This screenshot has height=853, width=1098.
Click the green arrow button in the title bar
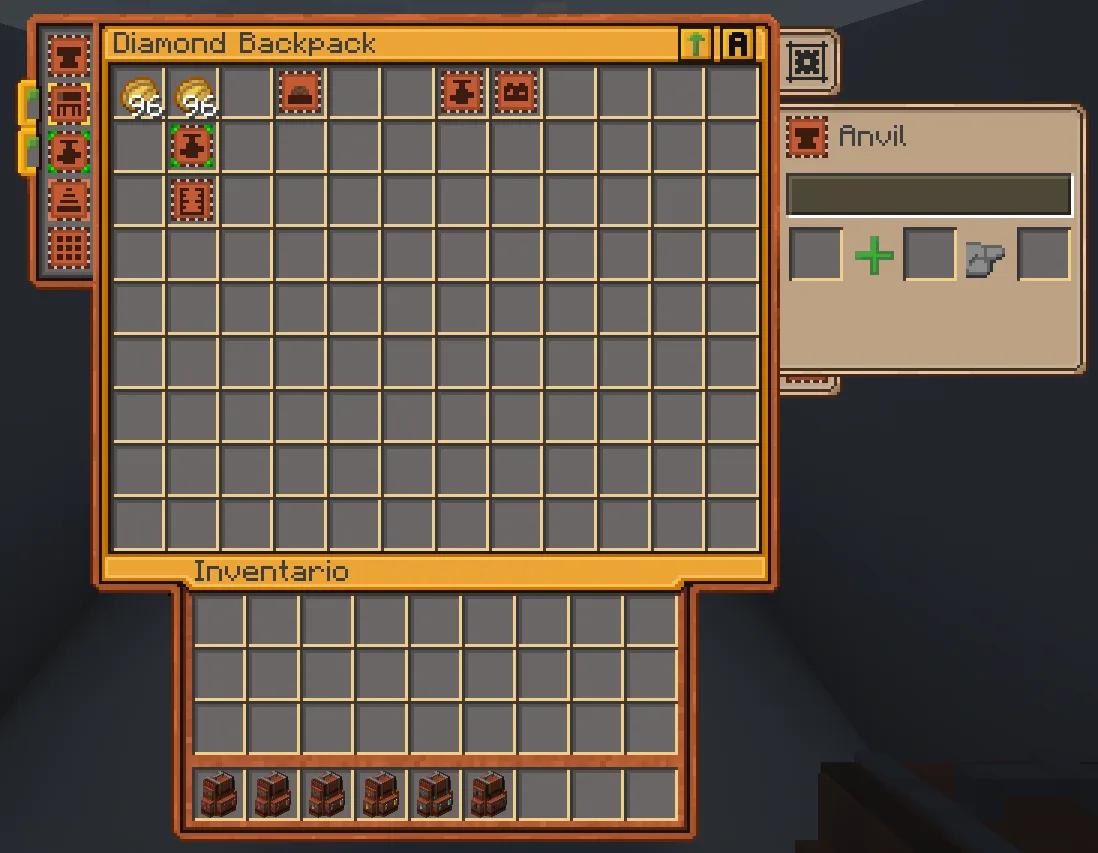(695, 44)
